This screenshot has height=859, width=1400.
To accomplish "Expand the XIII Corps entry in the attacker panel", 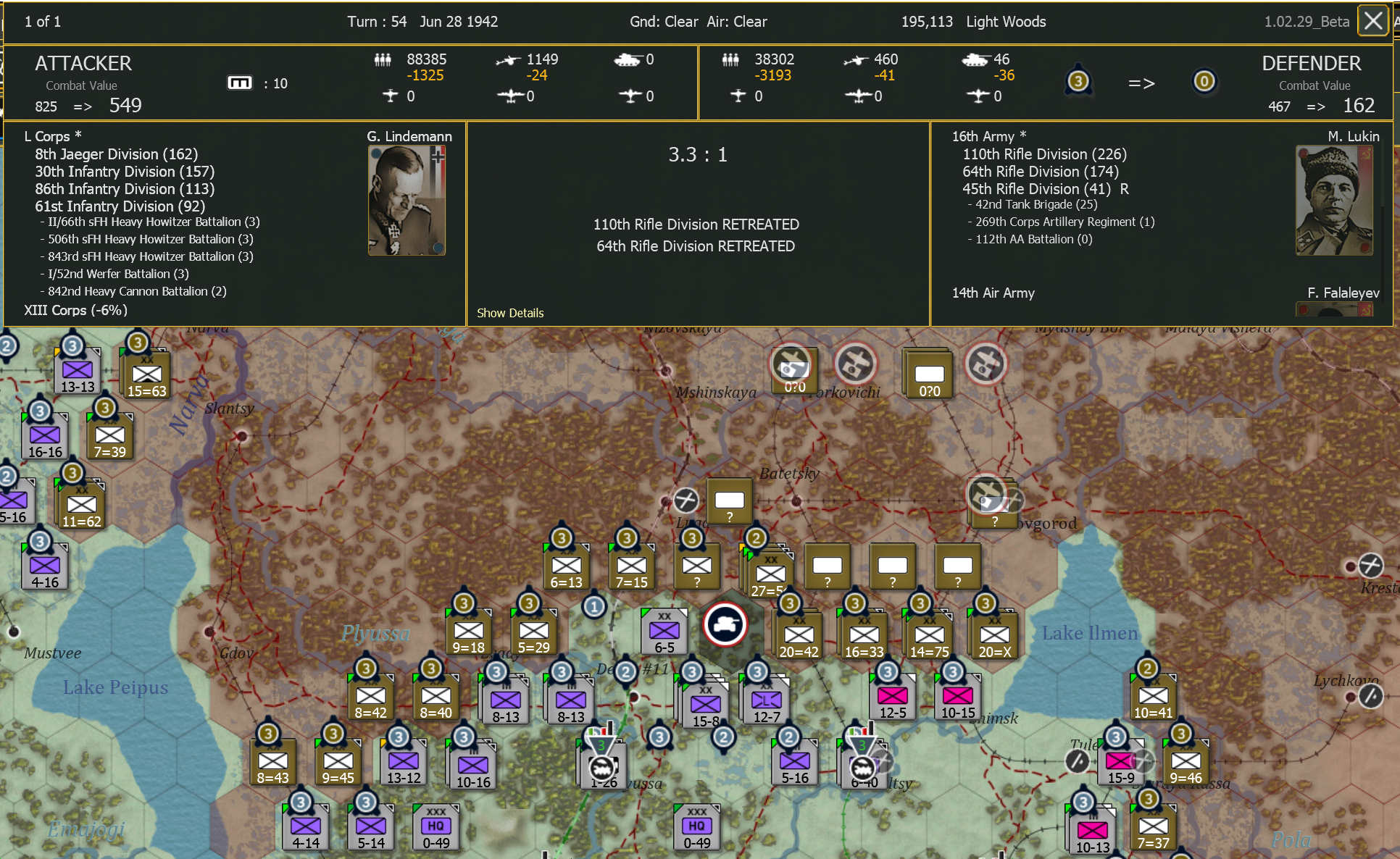I will click(x=75, y=310).
